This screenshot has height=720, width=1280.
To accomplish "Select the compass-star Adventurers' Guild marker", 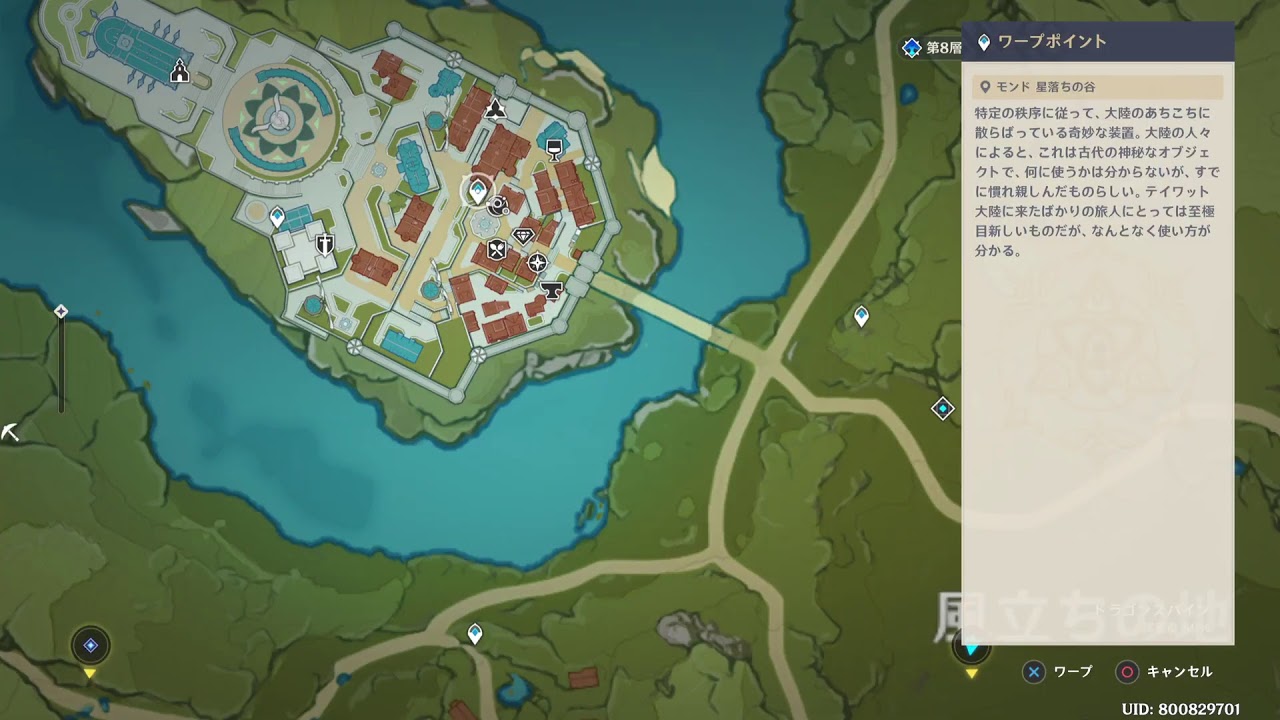I will (538, 262).
